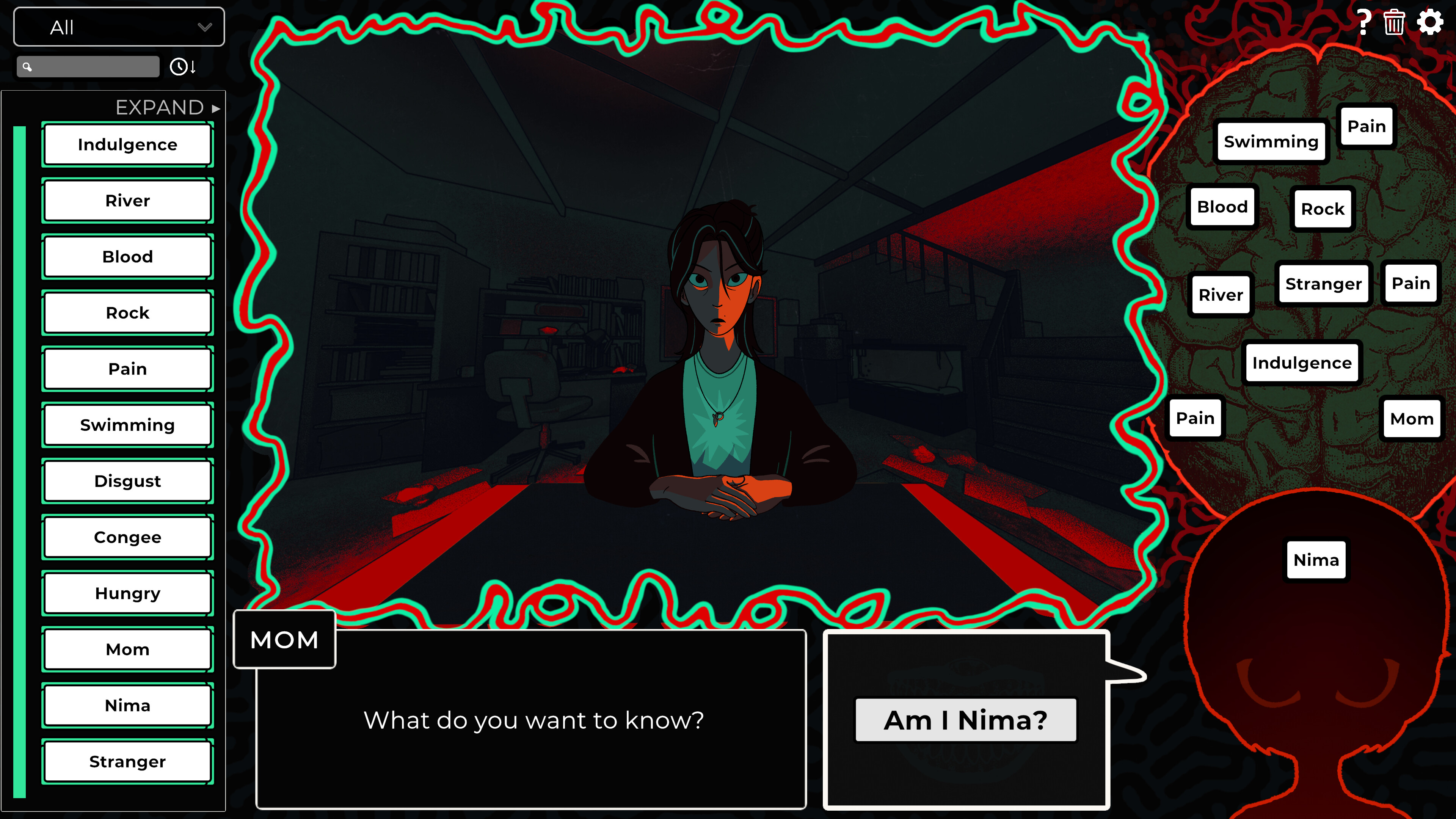Viewport: 1456px width, 819px height.
Task: Click the 'River' tag over the brain
Action: pyautogui.click(x=1221, y=295)
